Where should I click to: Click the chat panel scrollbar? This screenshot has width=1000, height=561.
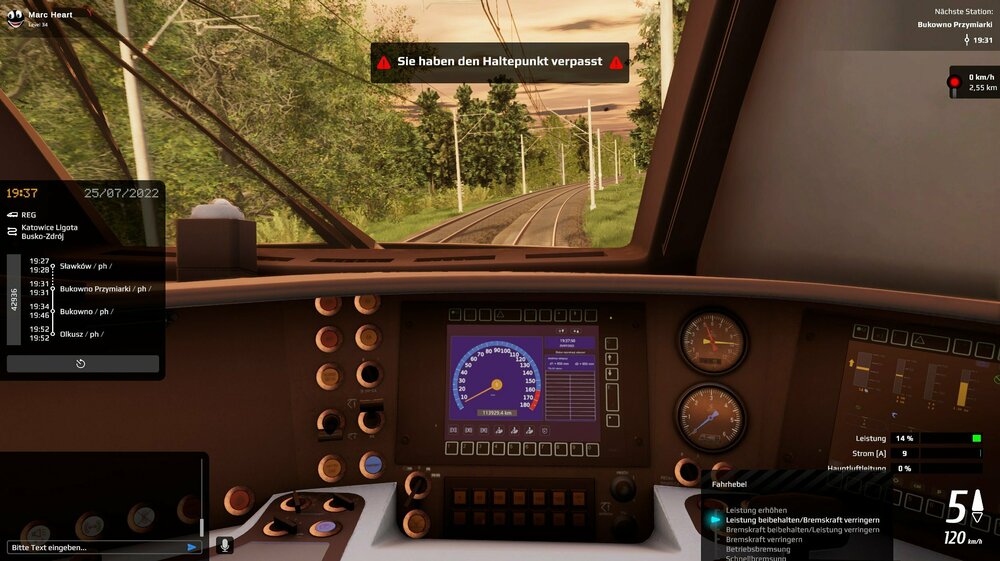point(201,497)
